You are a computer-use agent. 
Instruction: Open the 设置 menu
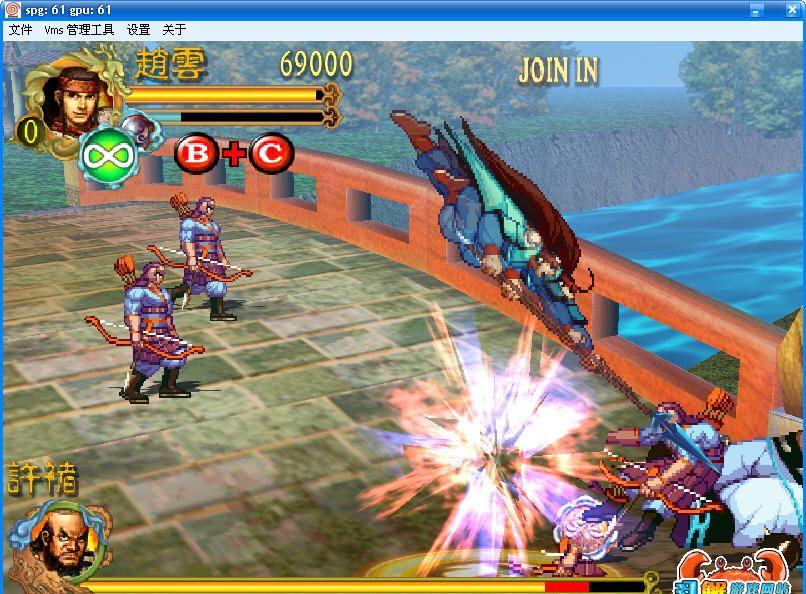(x=138, y=30)
